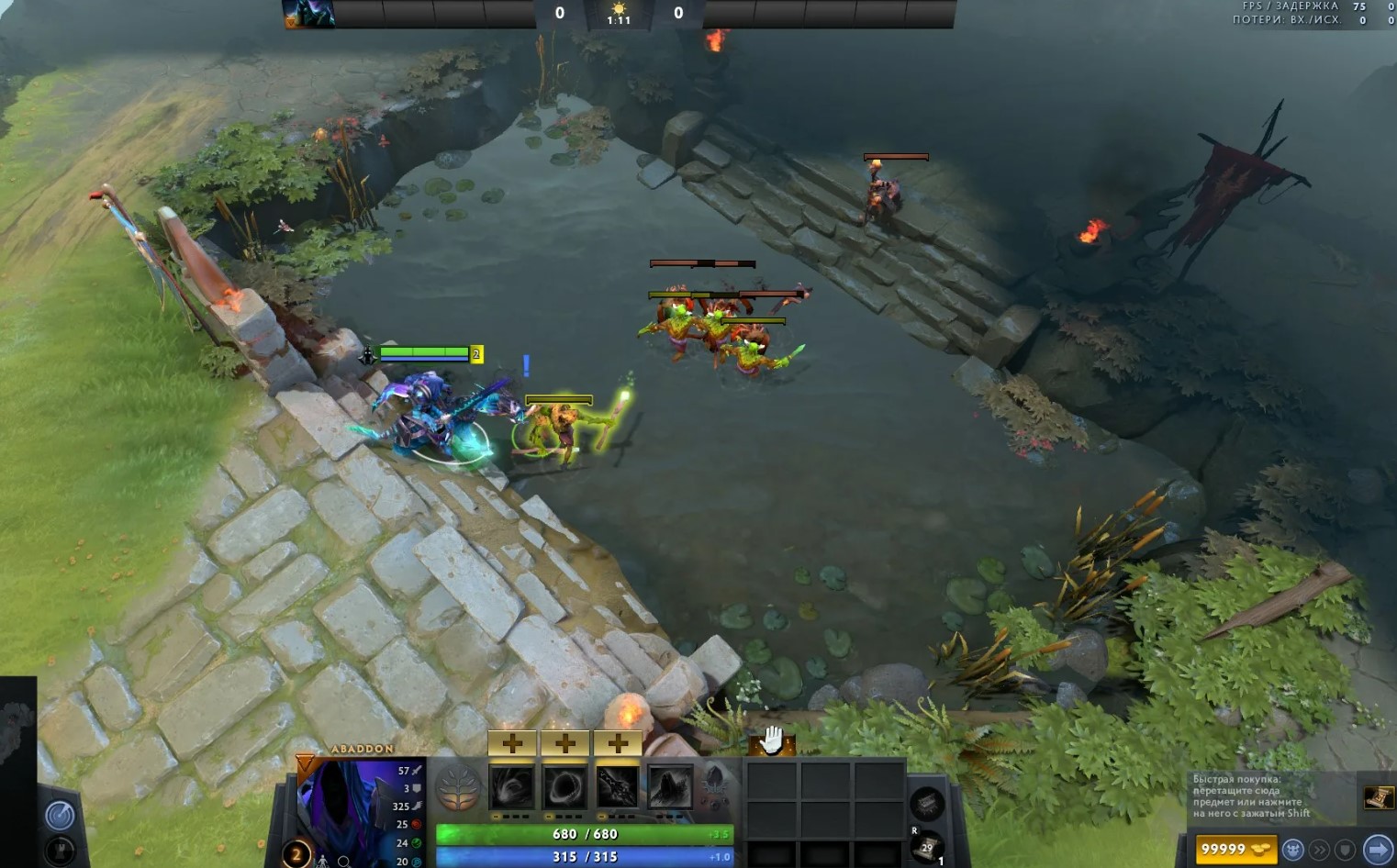Activate the Aphotic Shield ability icon
Viewport: 1397px width, 868px height.
tap(565, 787)
